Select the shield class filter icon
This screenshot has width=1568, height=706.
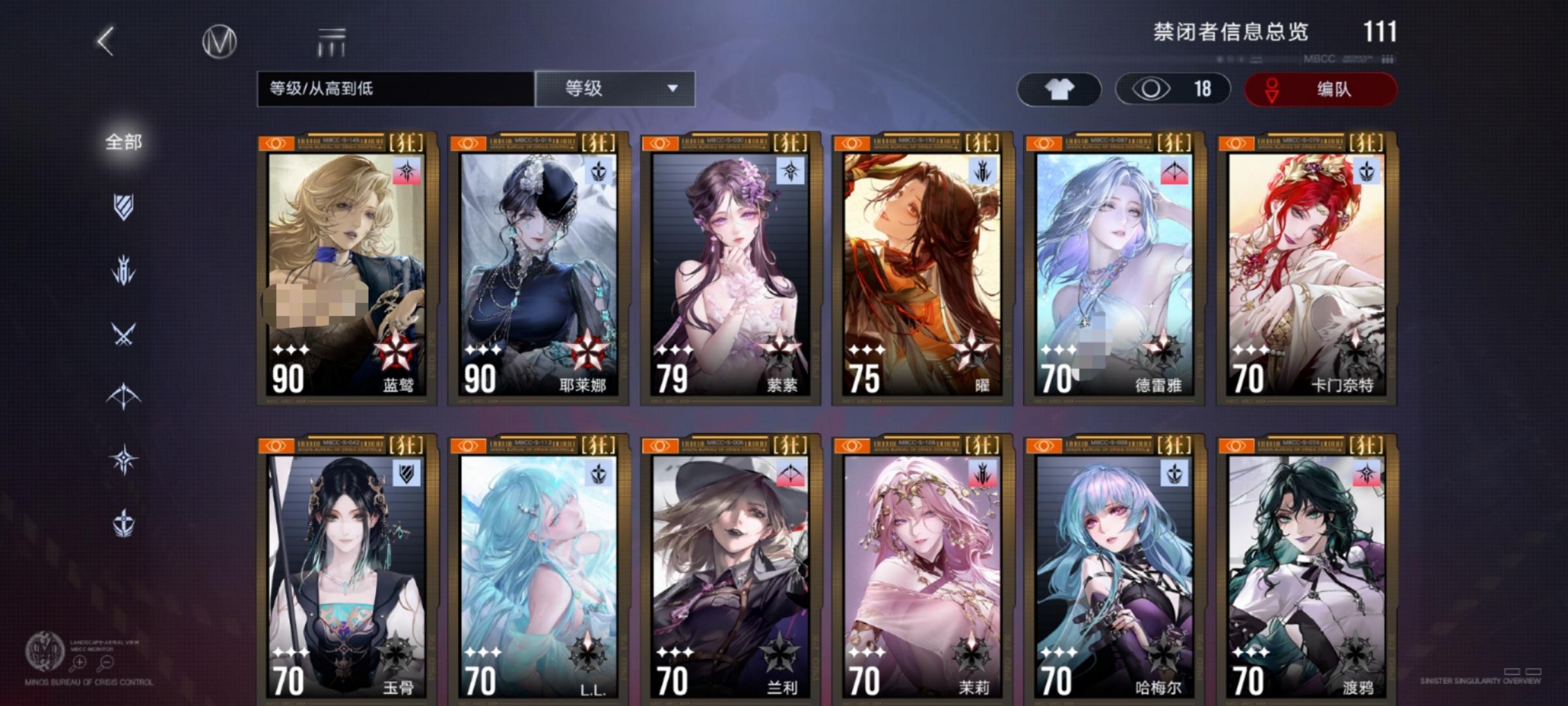pyautogui.click(x=125, y=207)
